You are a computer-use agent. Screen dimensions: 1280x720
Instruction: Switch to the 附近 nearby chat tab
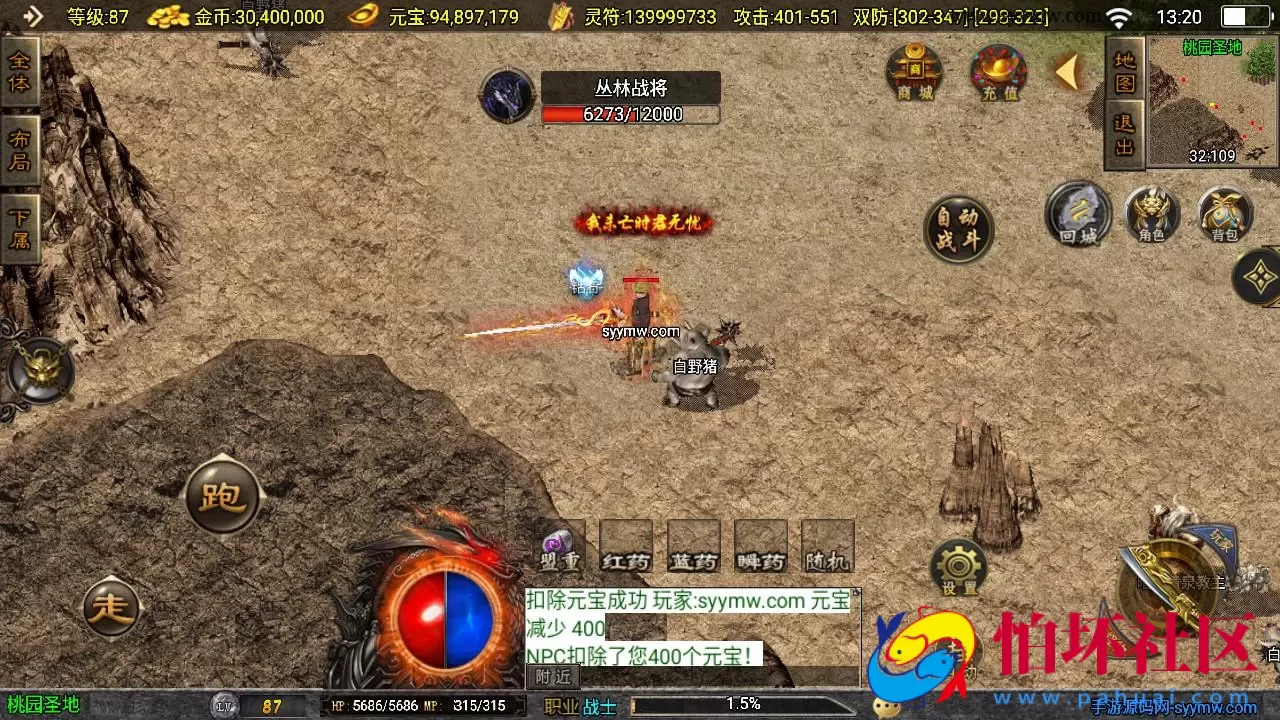[551, 676]
